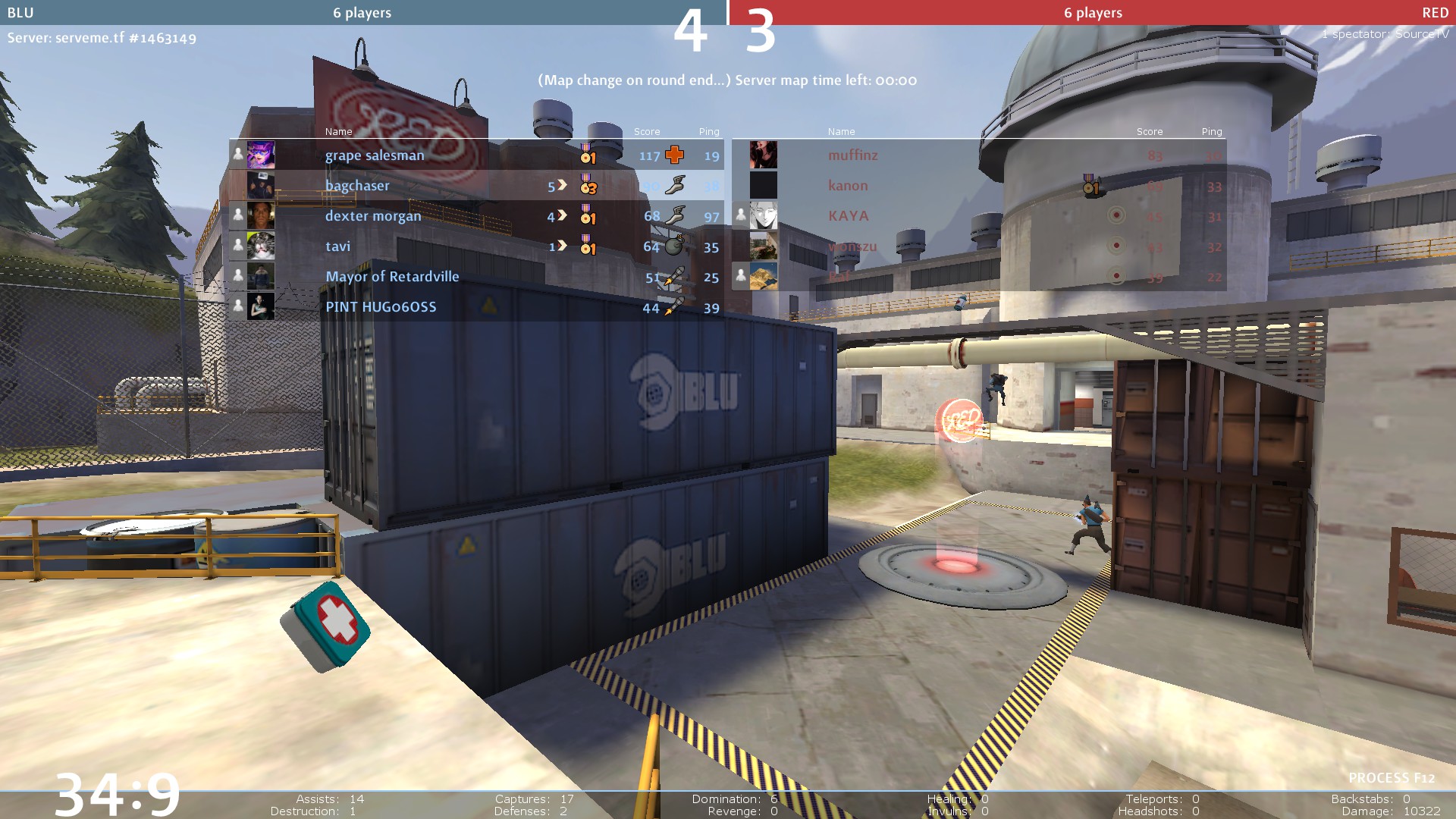1456x819 pixels.
Task: Select PINT HUGO6OSS in the player list
Action: pyautogui.click(x=381, y=307)
